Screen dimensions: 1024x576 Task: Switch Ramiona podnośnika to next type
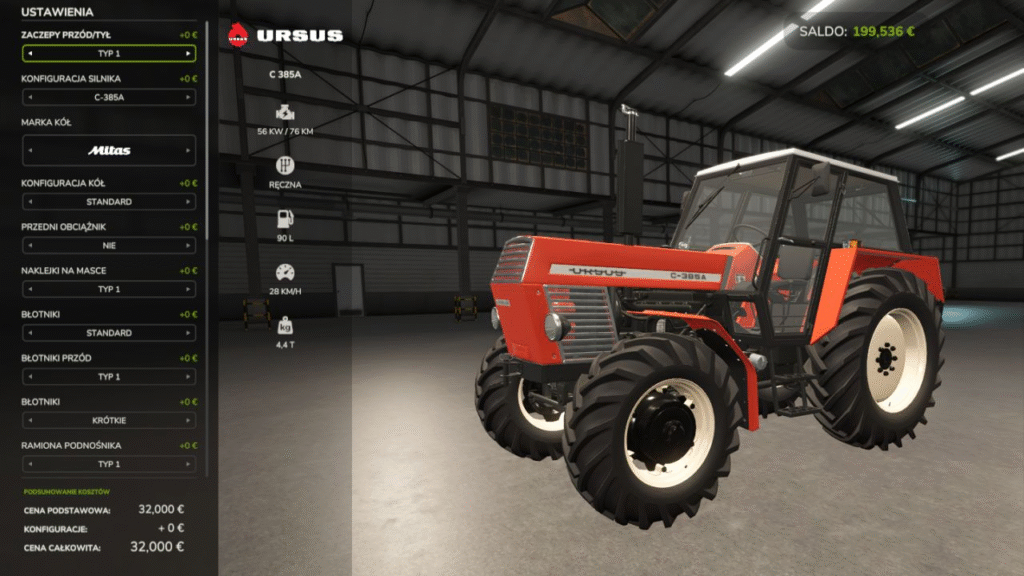188,465
